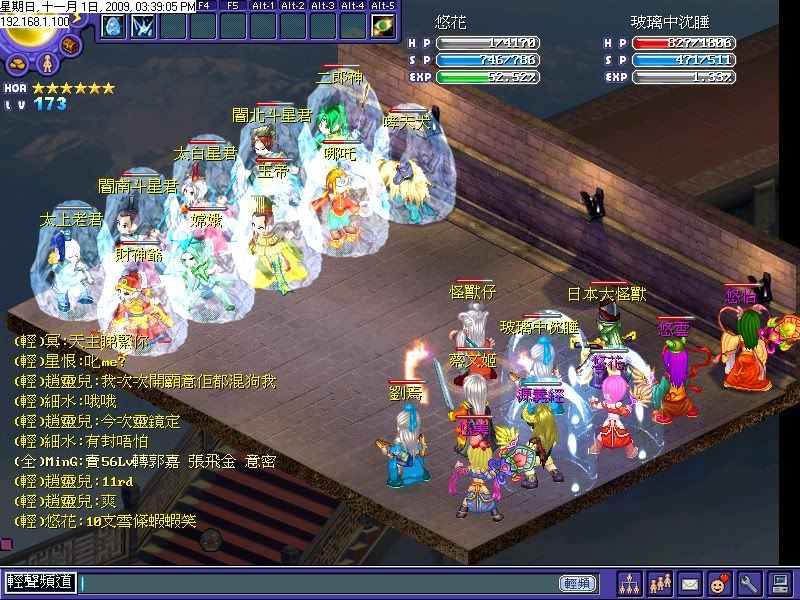Open the mail envelope icon
The image size is (800, 600).
pos(690,582)
